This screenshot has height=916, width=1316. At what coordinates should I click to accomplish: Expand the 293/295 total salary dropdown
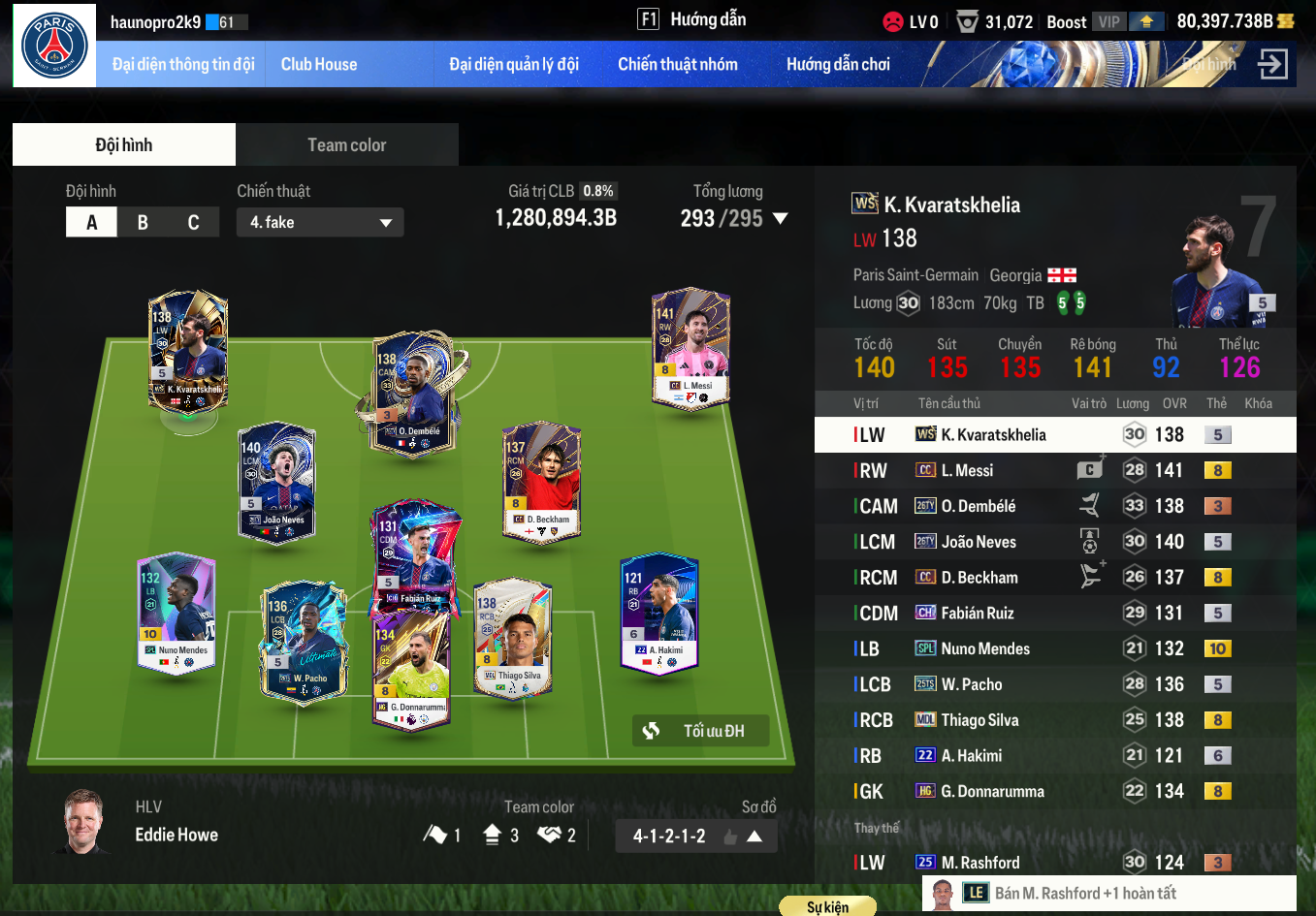(779, 219)
